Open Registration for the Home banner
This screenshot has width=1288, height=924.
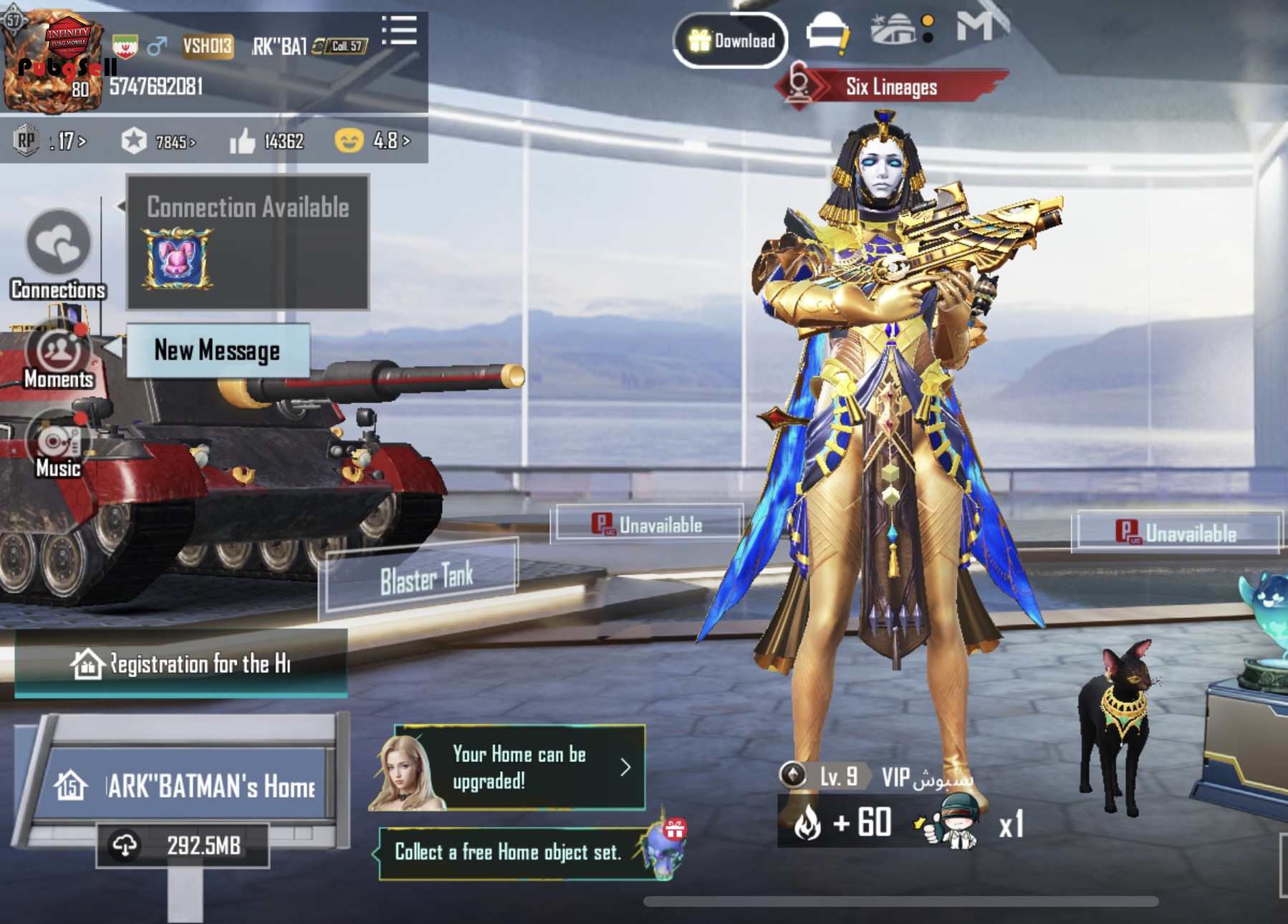(x=181, y=664)
